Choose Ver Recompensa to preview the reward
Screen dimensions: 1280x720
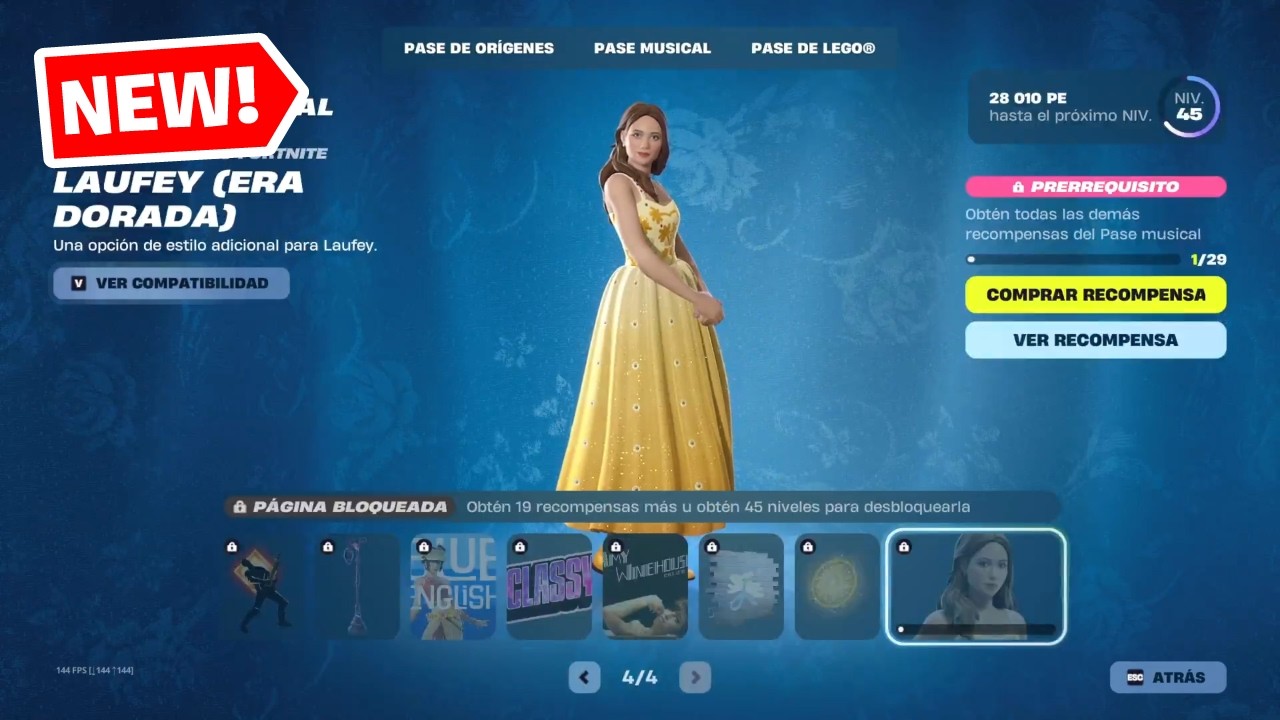point(1095,340)
